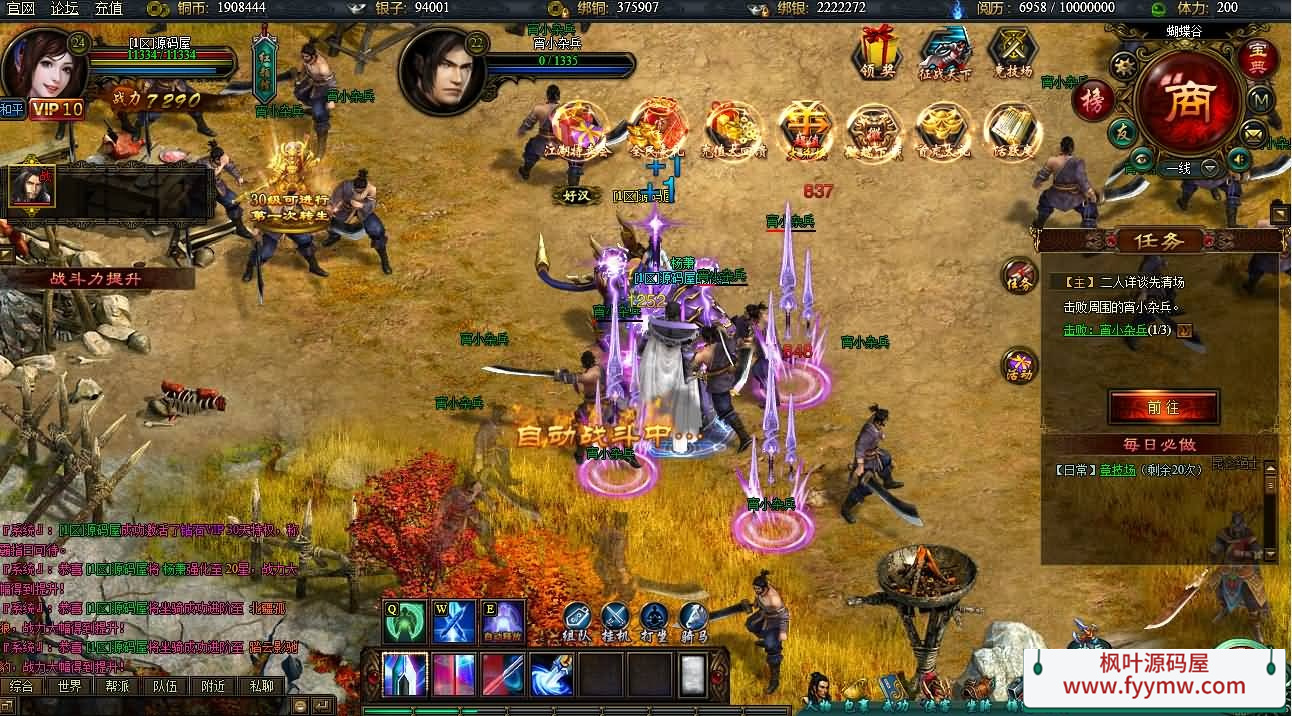Click the 骑马 mount button
This screenshot has height=716, width=1292.
pyautogui.click(x=694, y=622)
